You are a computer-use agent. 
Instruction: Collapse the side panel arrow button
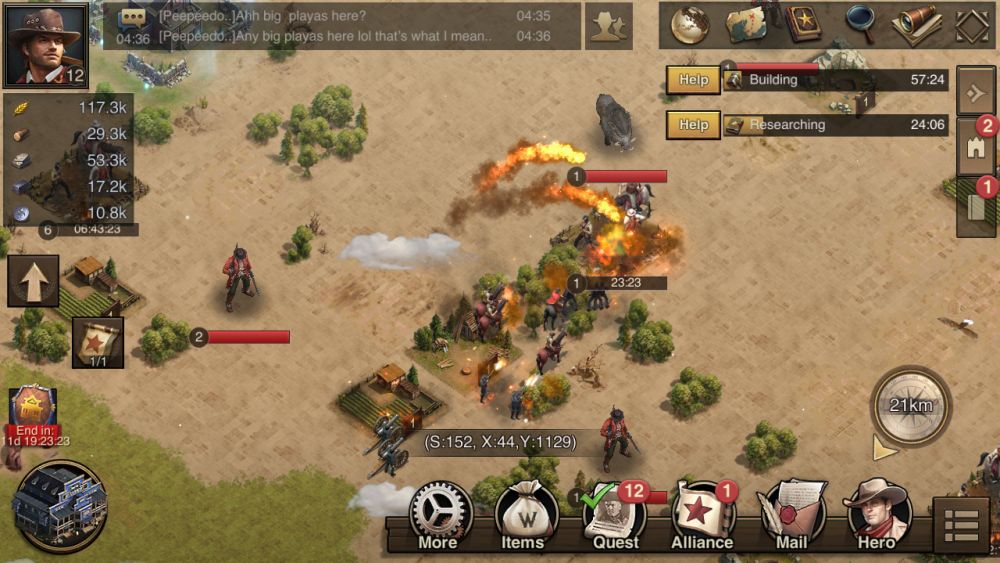[x=975, y=93]
